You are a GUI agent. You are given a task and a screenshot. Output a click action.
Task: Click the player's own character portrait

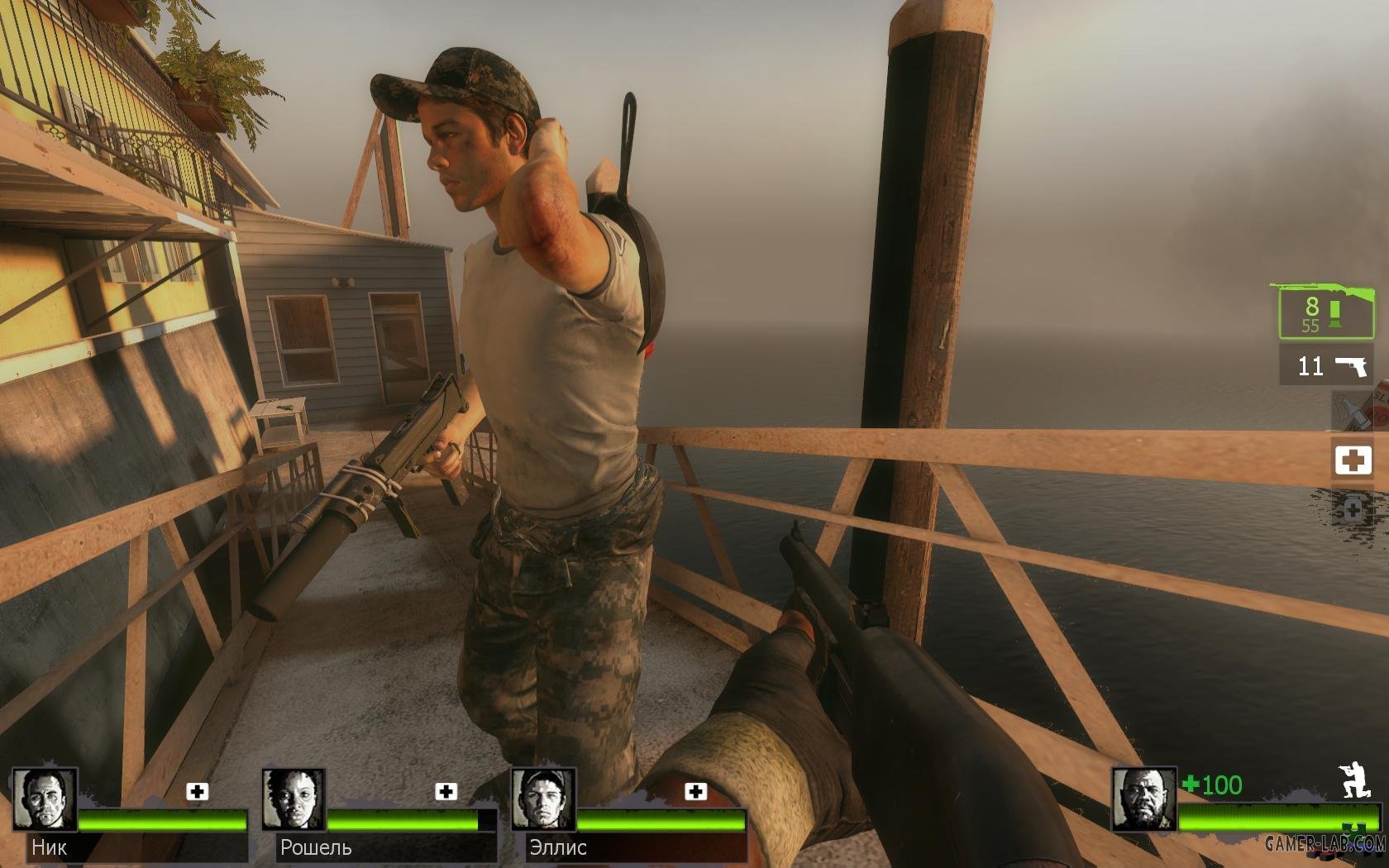(x=1143, y=799)
